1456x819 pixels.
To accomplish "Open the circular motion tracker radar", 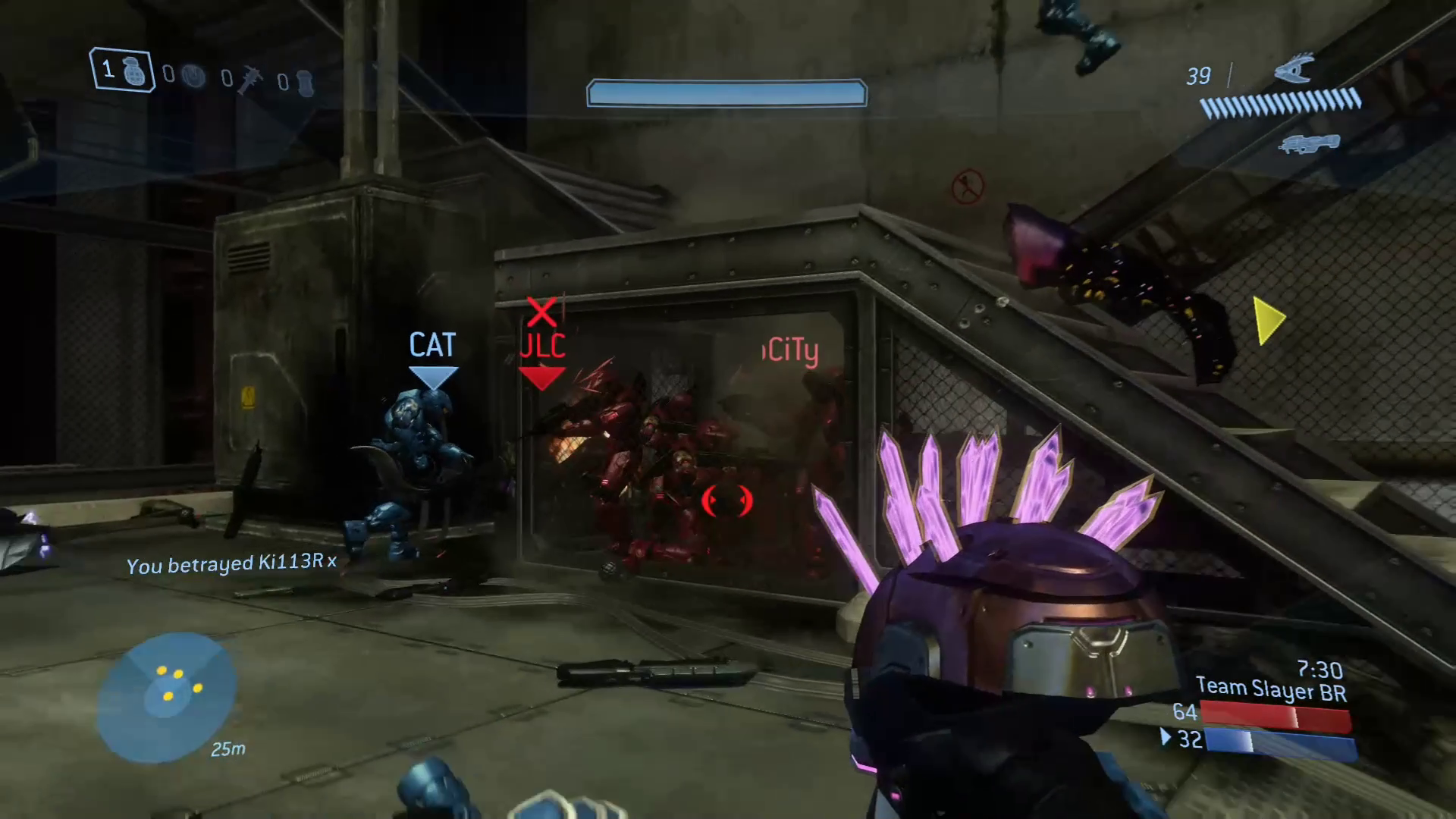I will (168, 695).
